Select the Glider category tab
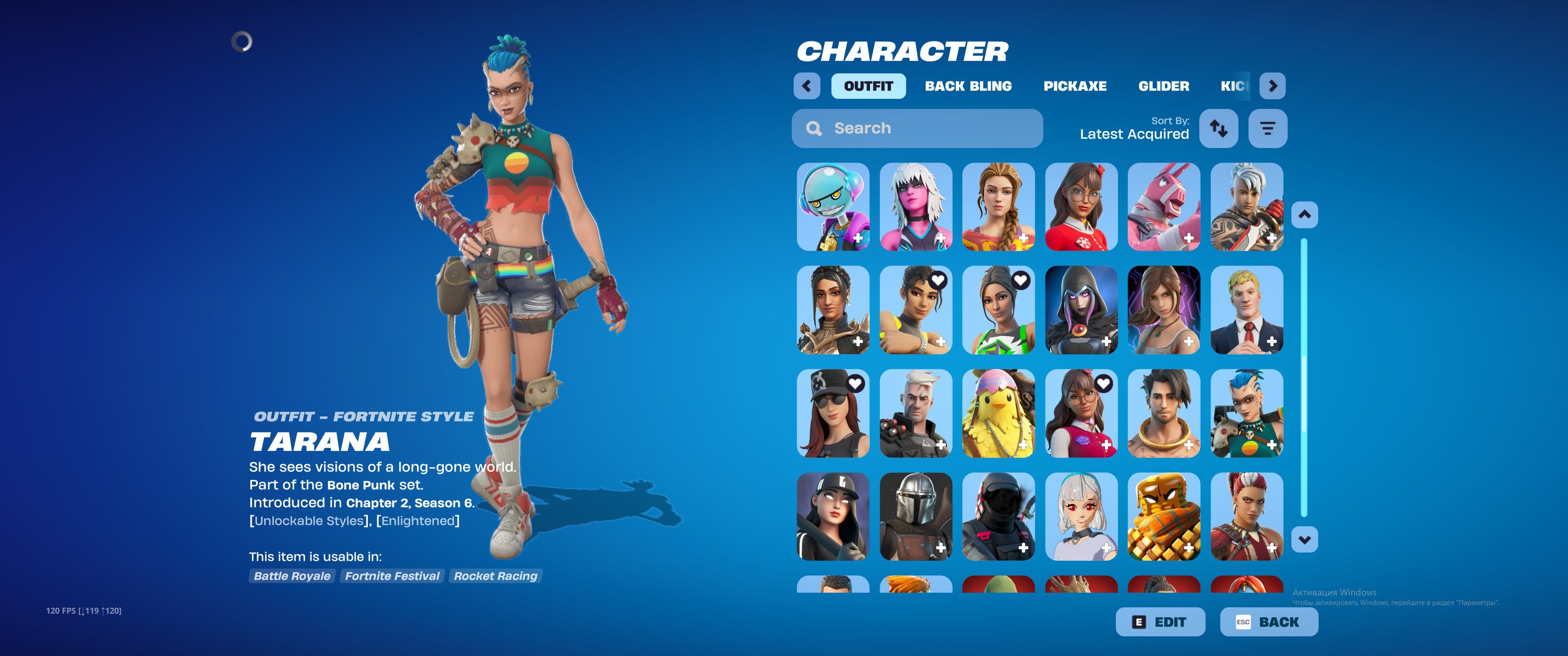Image resolution: width=1568 pixels, height=656 pixels. (1163, 86)
